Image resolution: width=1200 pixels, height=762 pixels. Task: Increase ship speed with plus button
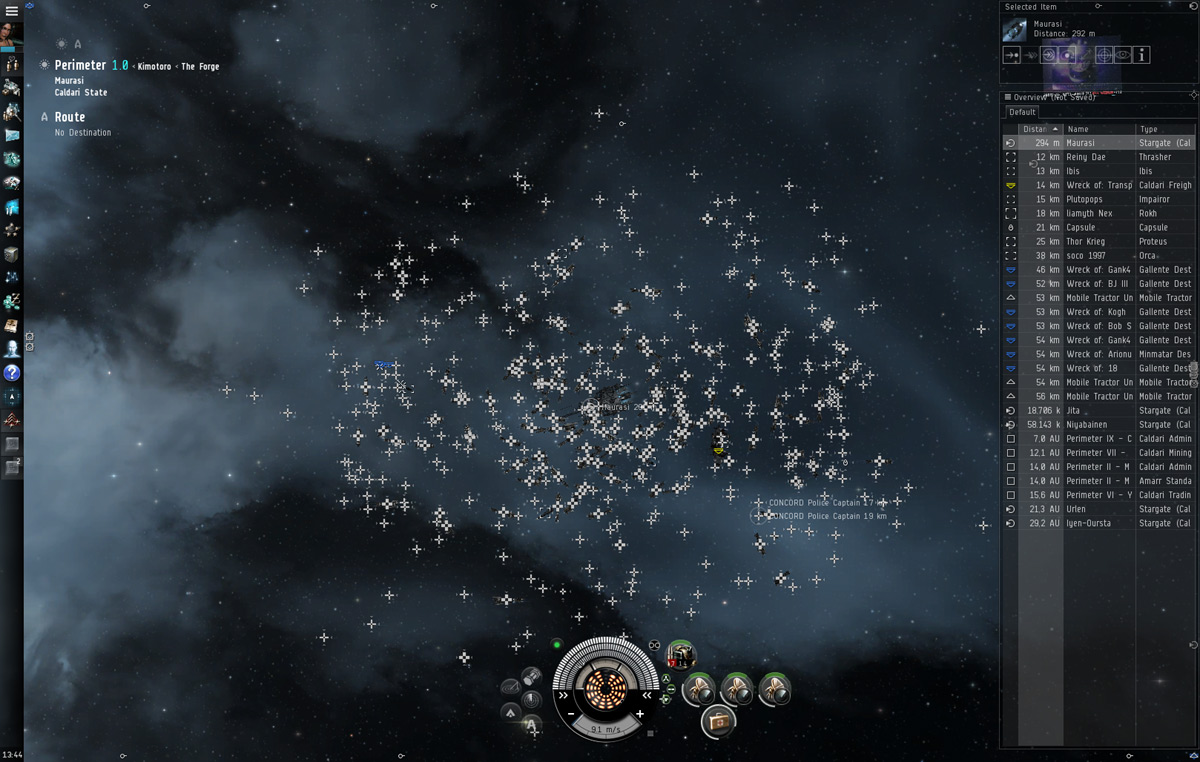pos(640,714)
